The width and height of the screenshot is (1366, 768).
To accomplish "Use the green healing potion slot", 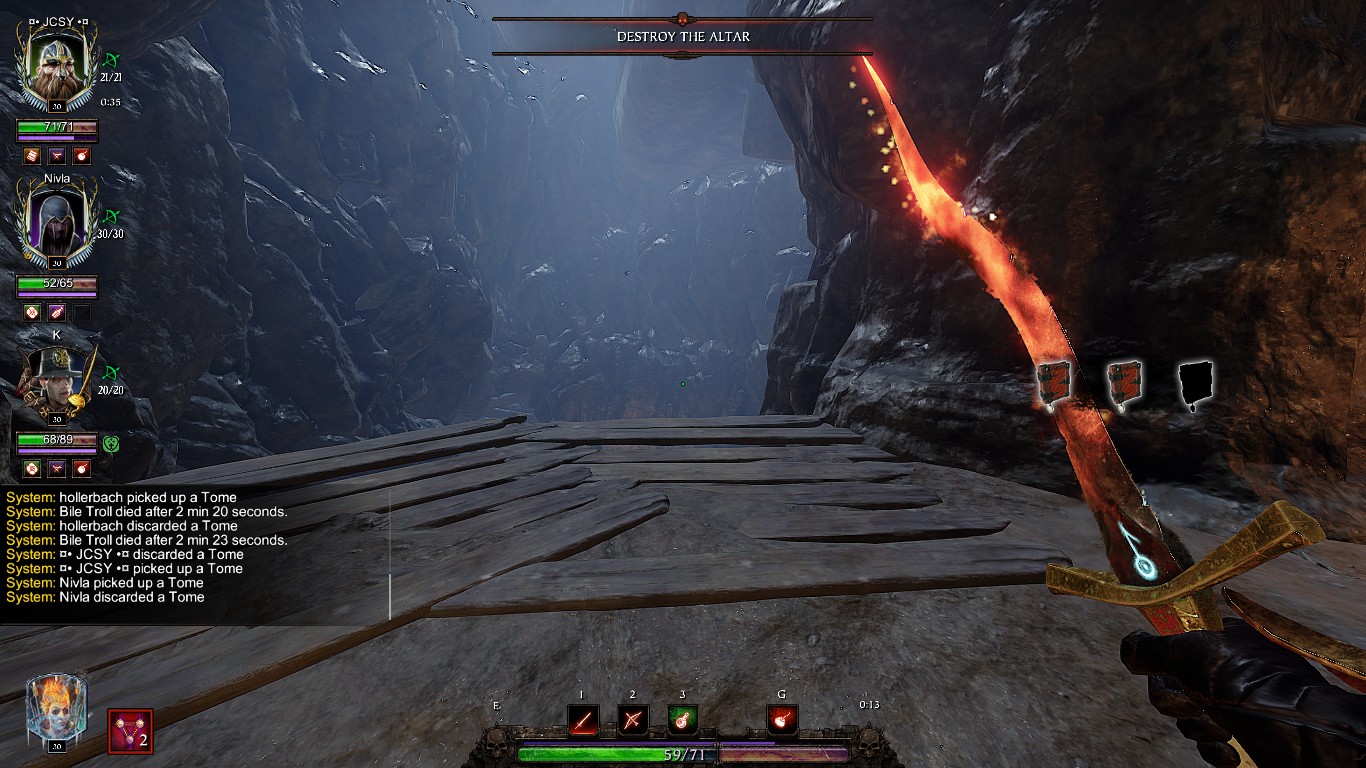I will coord(682,719).
